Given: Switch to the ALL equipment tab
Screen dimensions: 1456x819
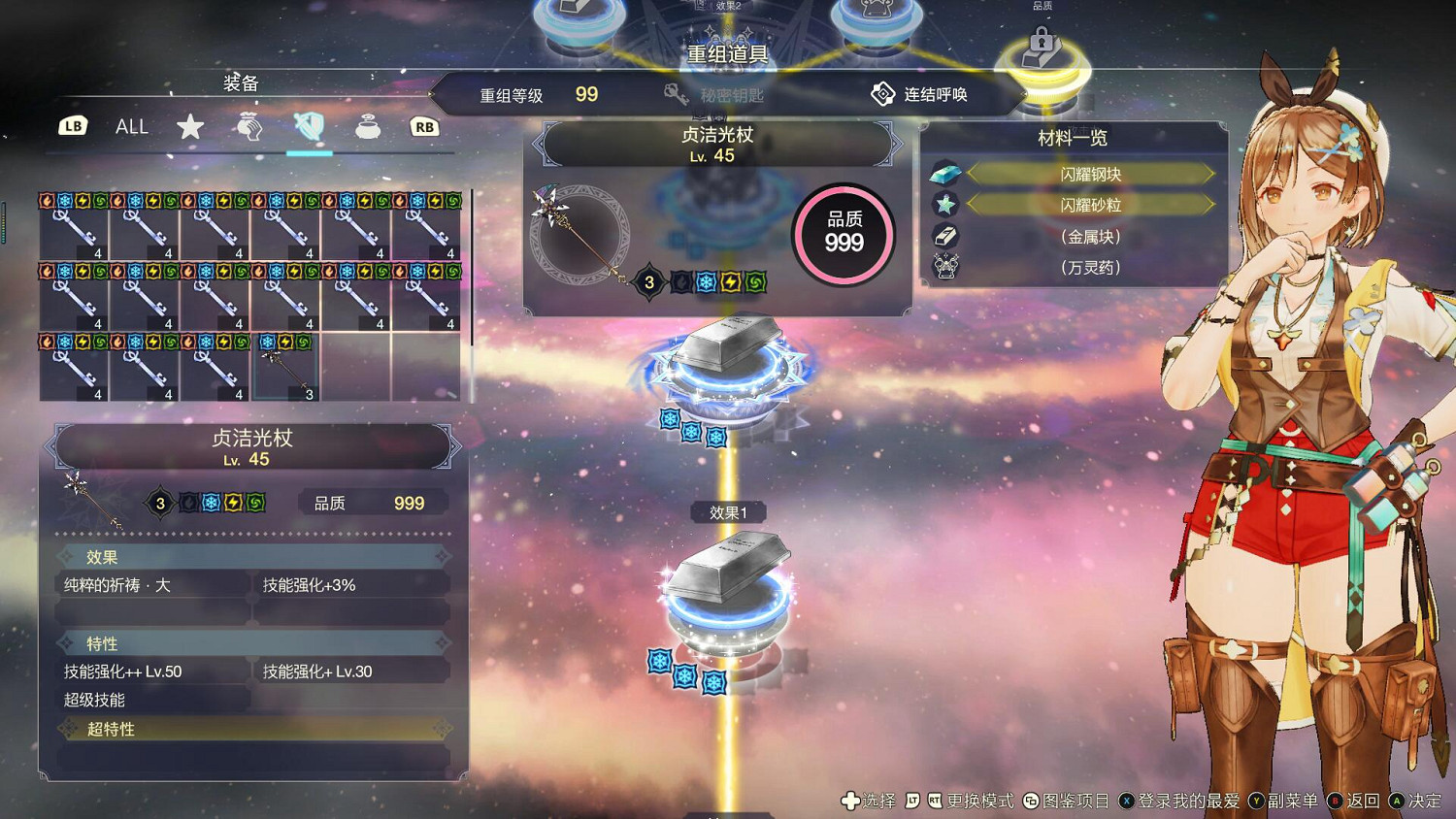Looking at the screenshot, I should [131, 126].
